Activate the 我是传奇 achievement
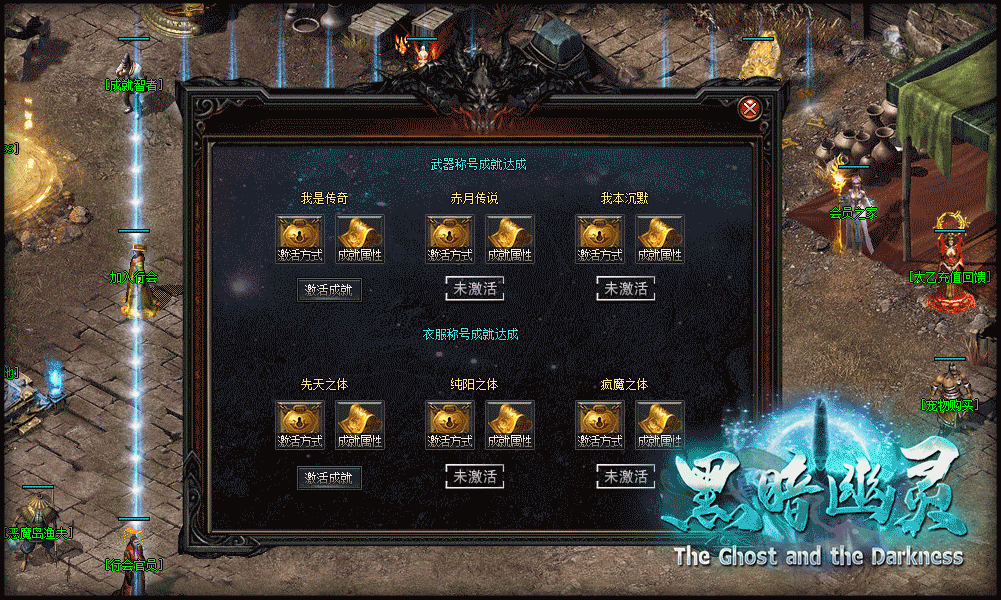This screenshot has height=600, width=1001. pyautogui.click(x=329, y=290)
